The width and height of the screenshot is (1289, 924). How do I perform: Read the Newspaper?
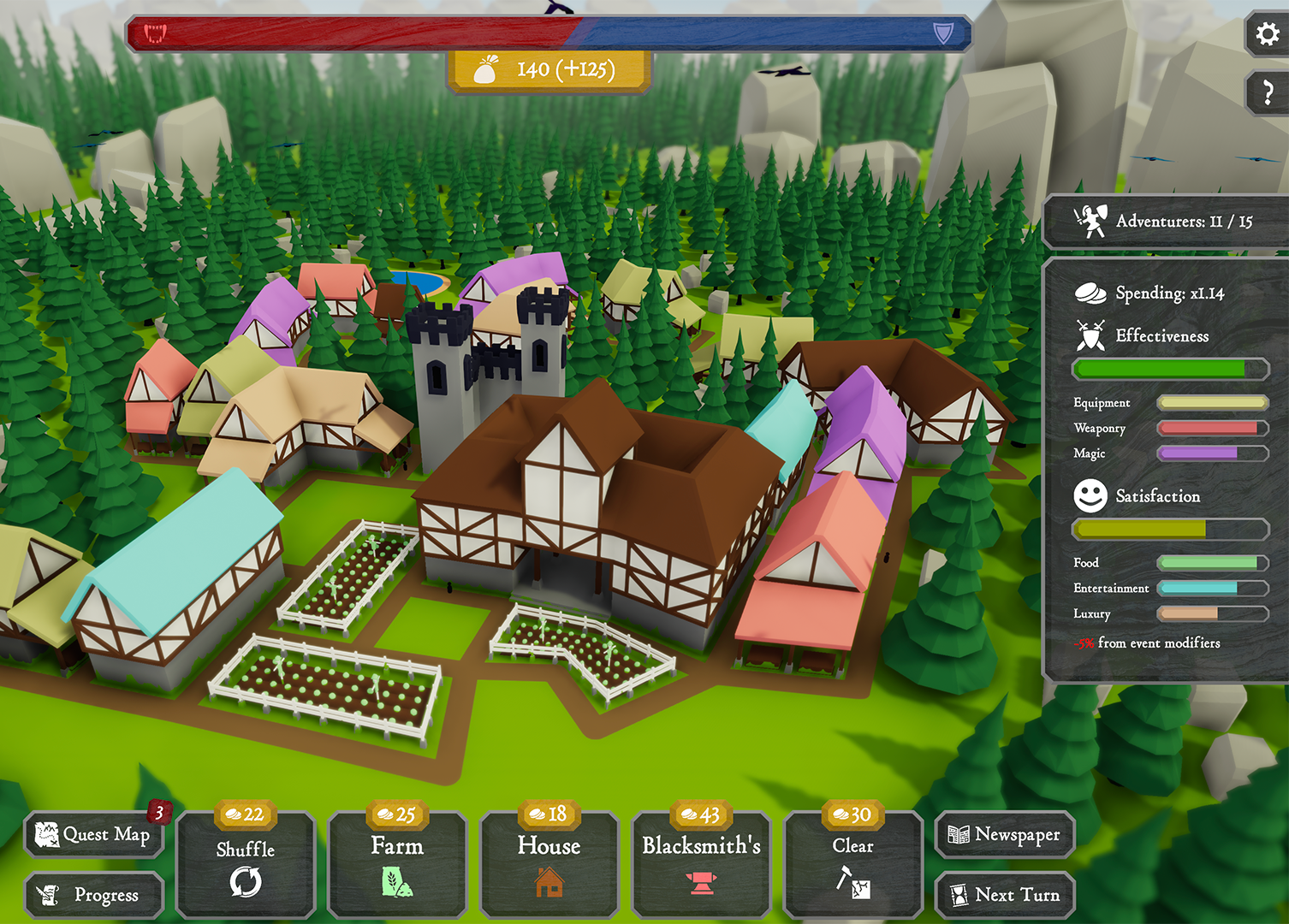tap(1005, 834)
